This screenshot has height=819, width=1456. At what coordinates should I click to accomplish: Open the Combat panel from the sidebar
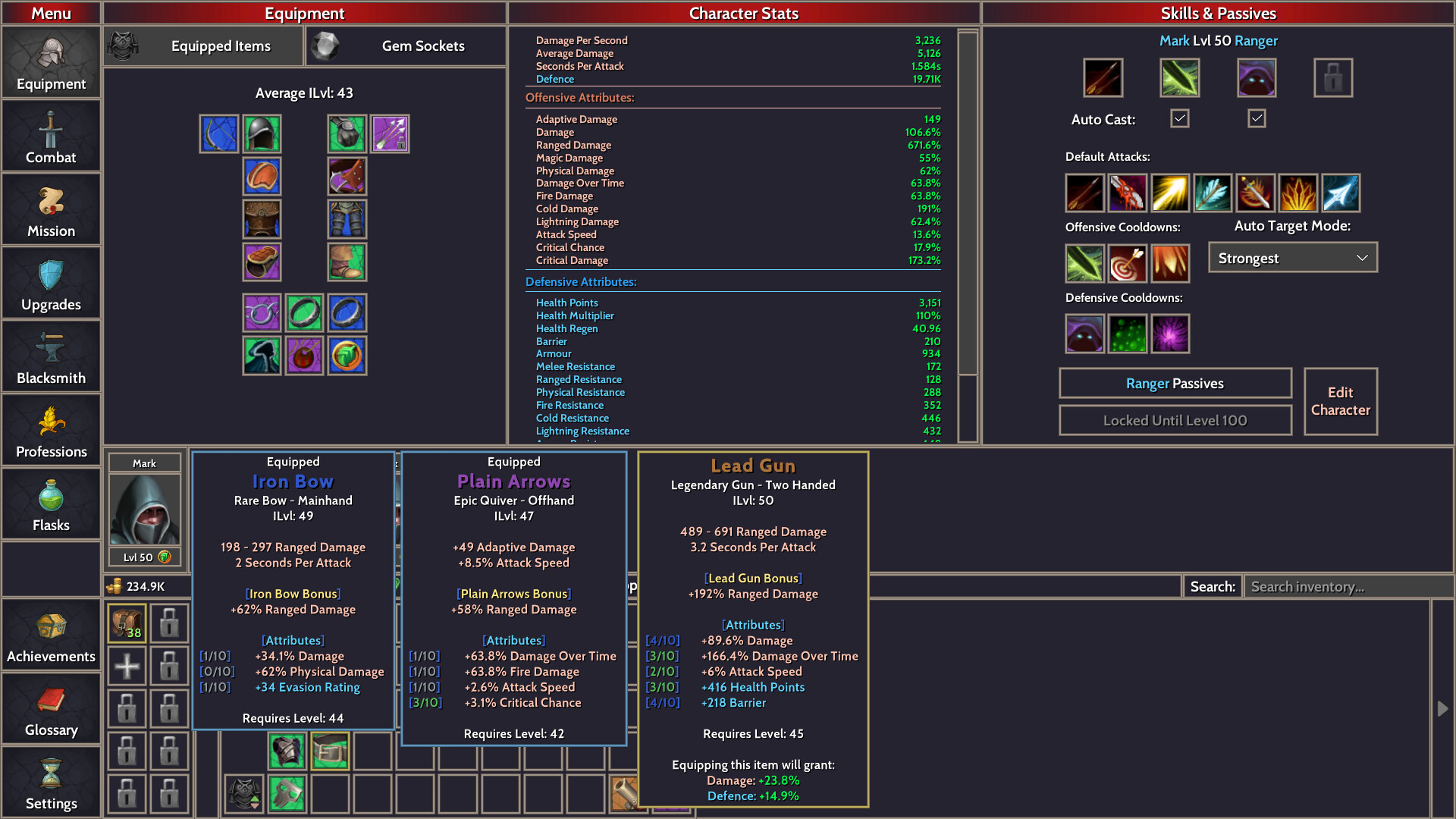[x=50, y=135]
